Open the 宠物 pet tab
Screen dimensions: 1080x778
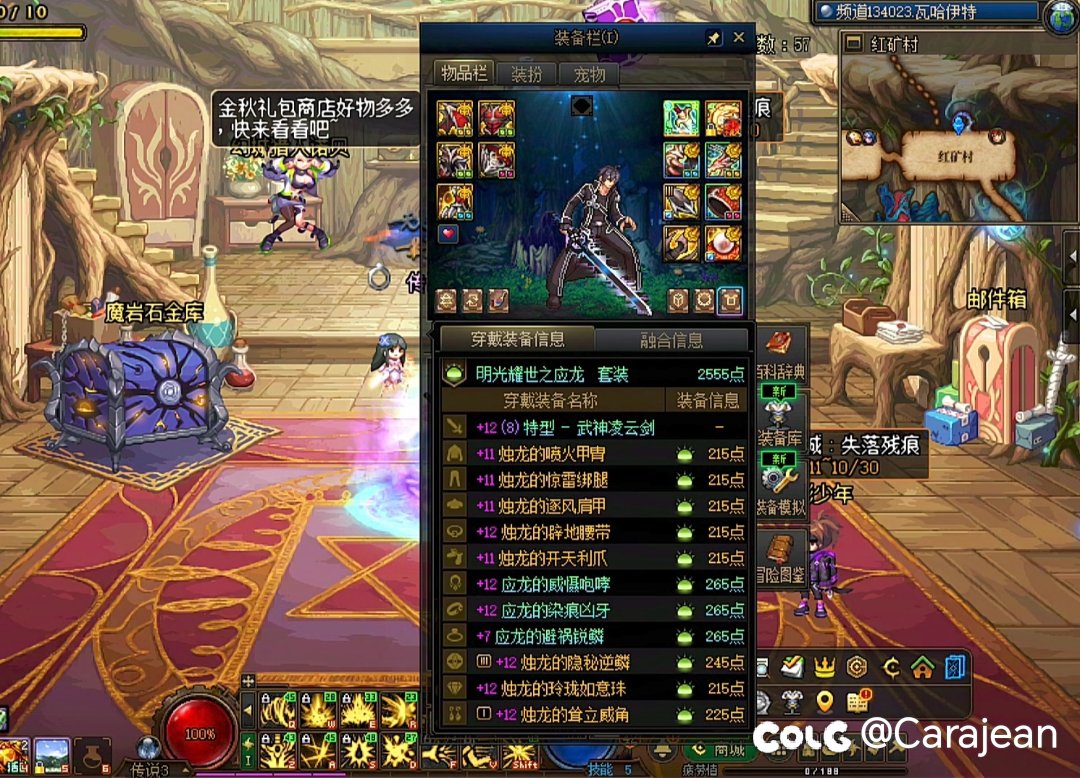pyautogui.click(x=589, y=74)
